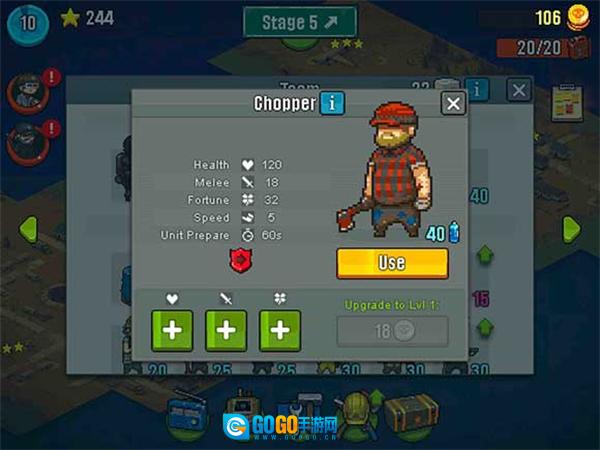
Task: Upgrade Chopper's Health with the plus button
Action: [172, 331]
